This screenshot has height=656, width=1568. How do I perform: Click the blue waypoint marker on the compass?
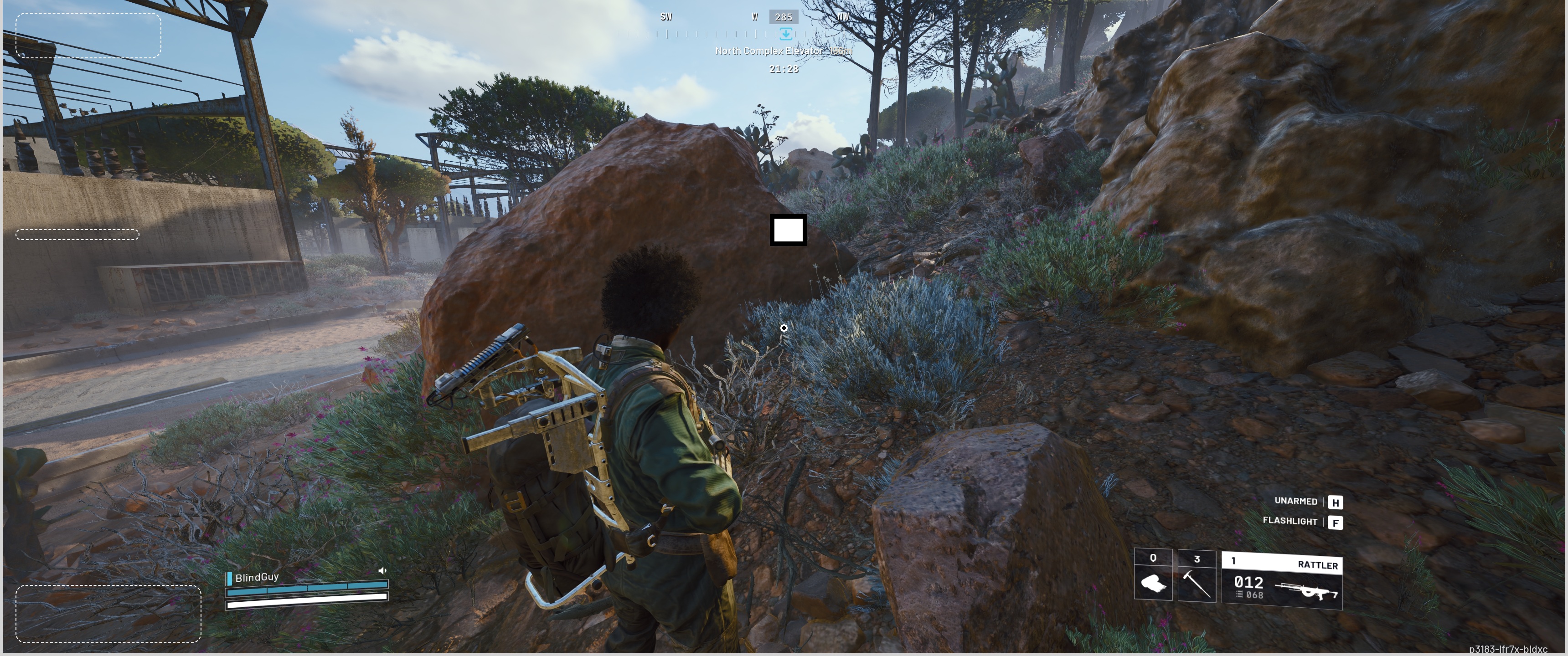point(786,33)
